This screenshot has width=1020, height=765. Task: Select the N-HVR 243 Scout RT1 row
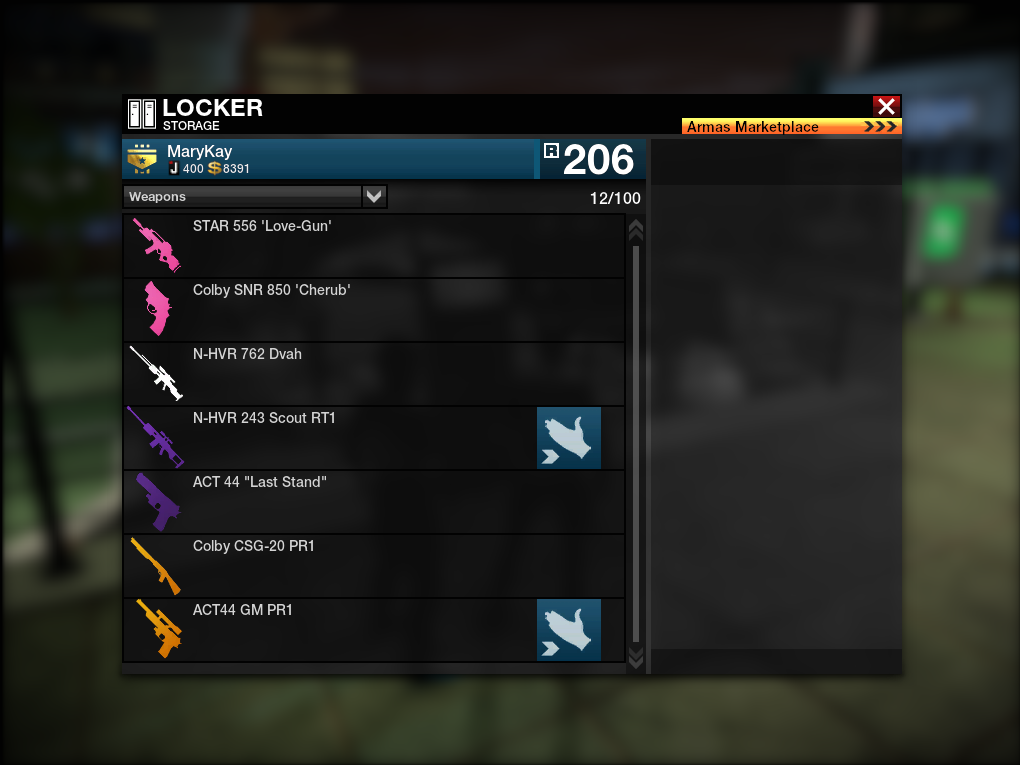coord(330,438)
